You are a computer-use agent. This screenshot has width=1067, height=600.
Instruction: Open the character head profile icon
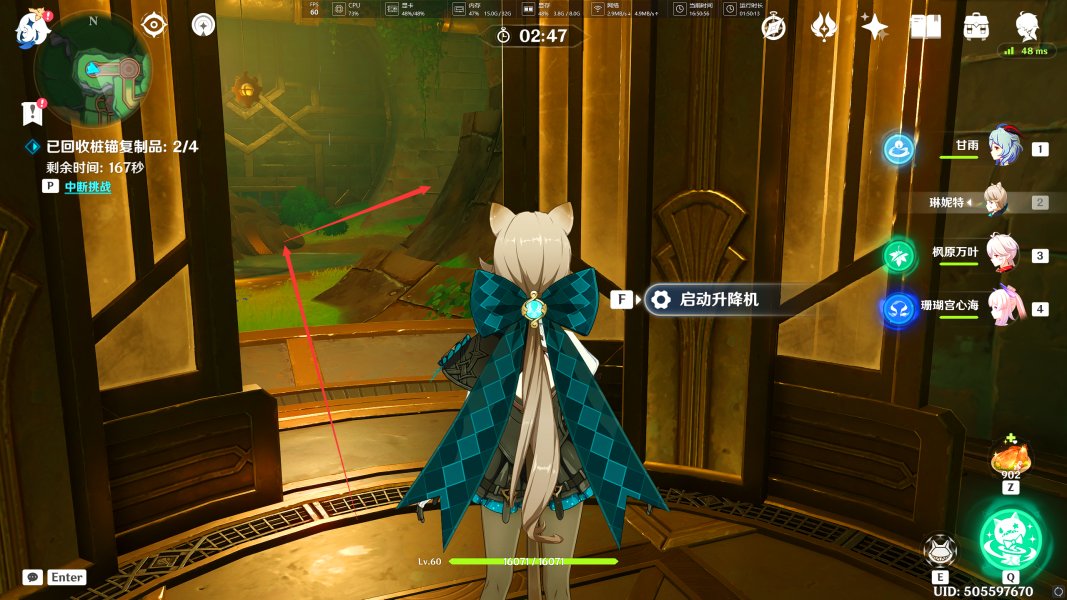[x=1027, y=25]
